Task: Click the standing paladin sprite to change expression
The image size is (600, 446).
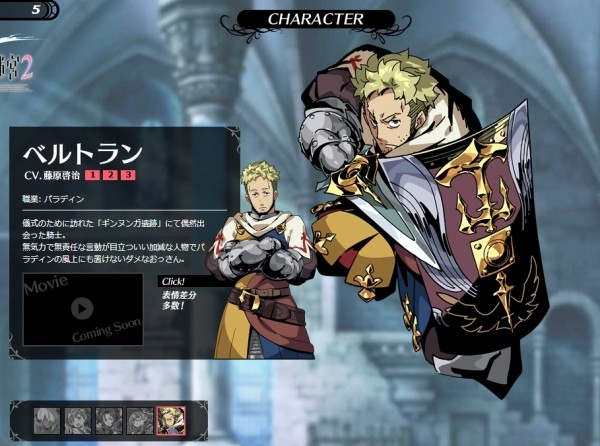Action: [260, 260]
